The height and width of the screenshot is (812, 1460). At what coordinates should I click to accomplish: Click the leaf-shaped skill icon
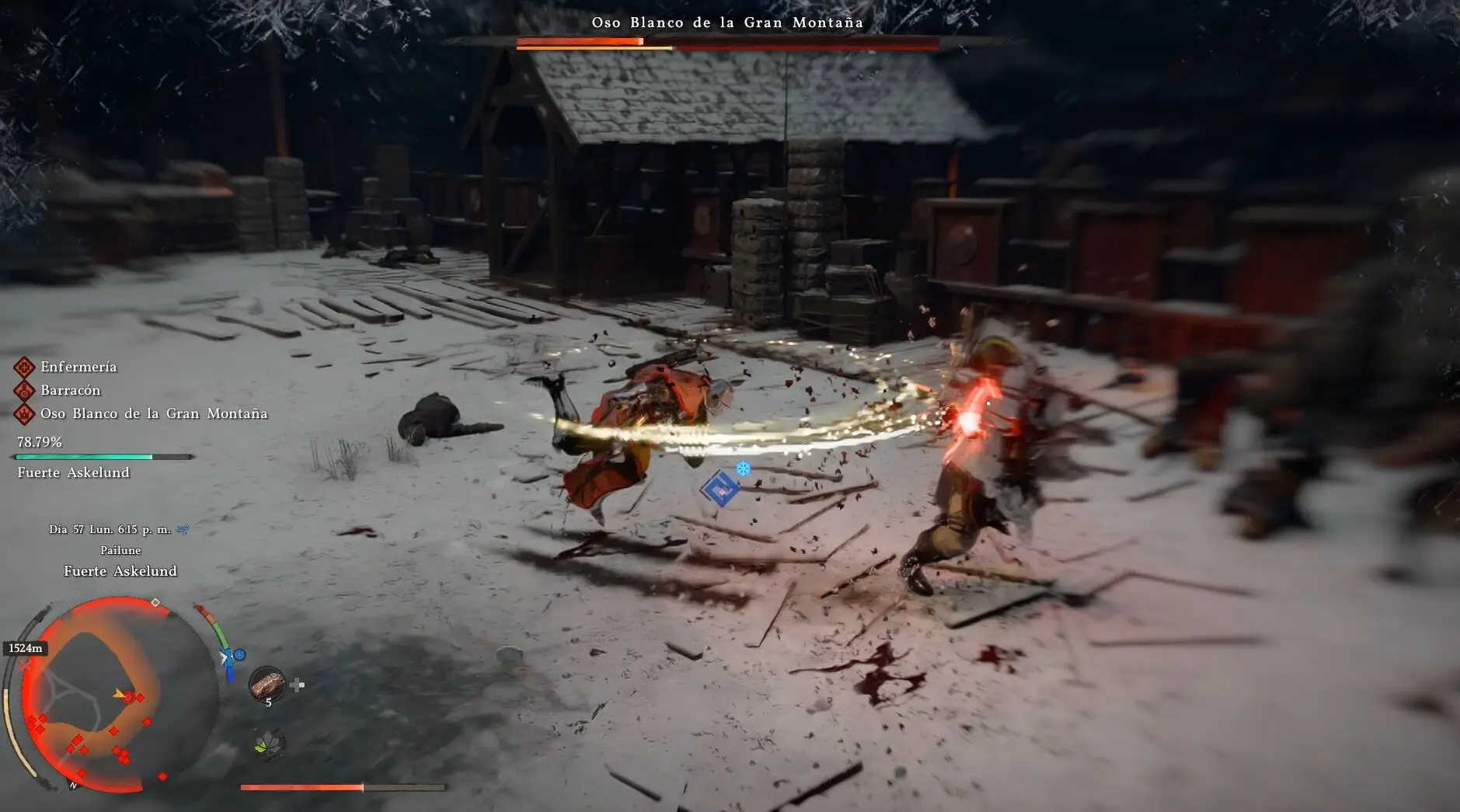(270, 744)
